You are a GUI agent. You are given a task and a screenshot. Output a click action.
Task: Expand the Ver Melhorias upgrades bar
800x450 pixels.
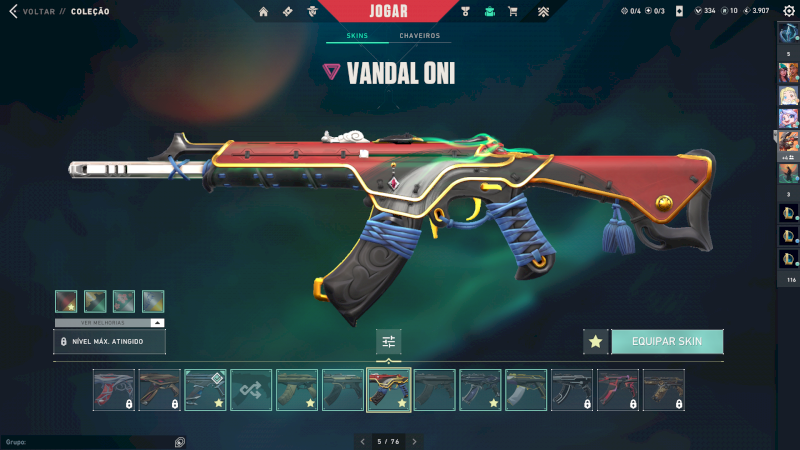point(110,323)
